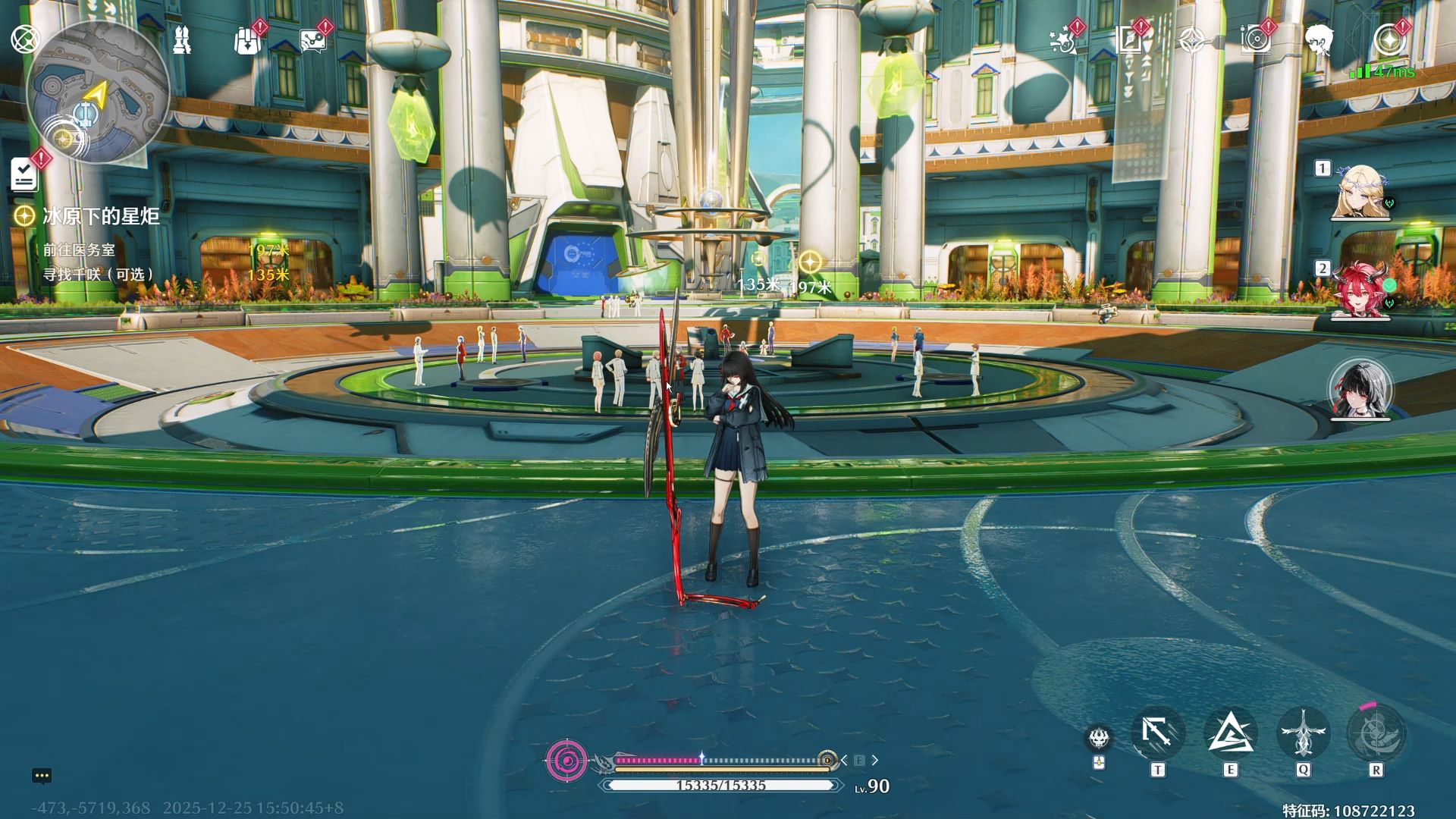
Task: Switch to blonde party member 1
Action: pos(1360,192)
